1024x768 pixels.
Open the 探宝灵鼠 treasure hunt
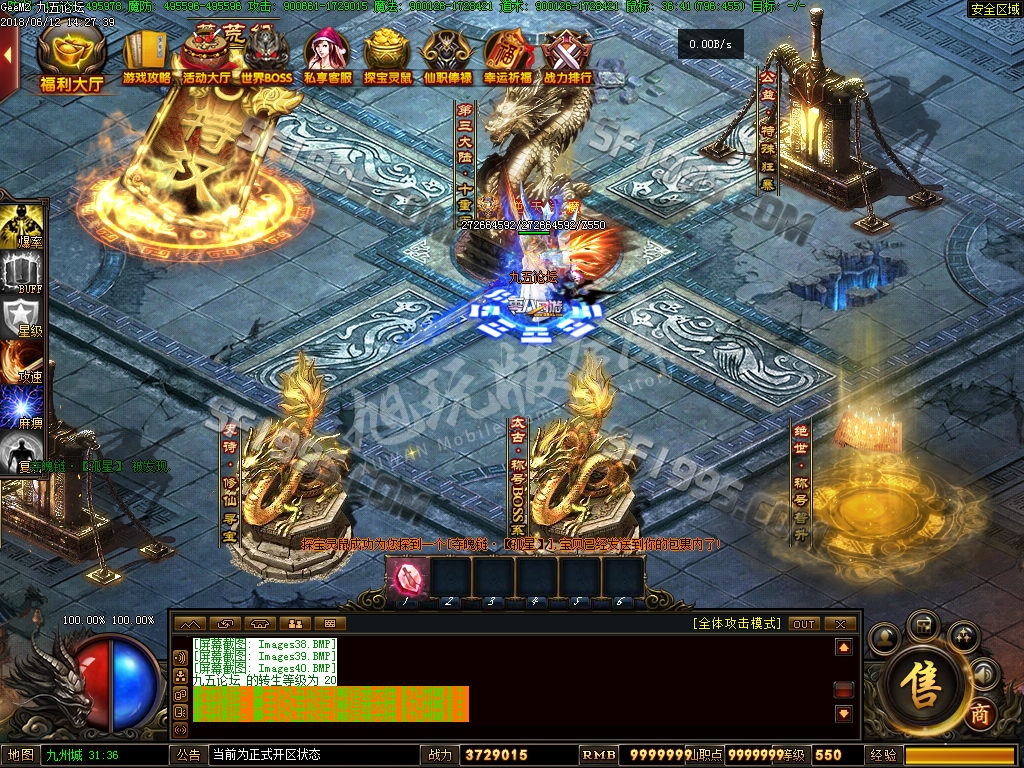[387, 58]
